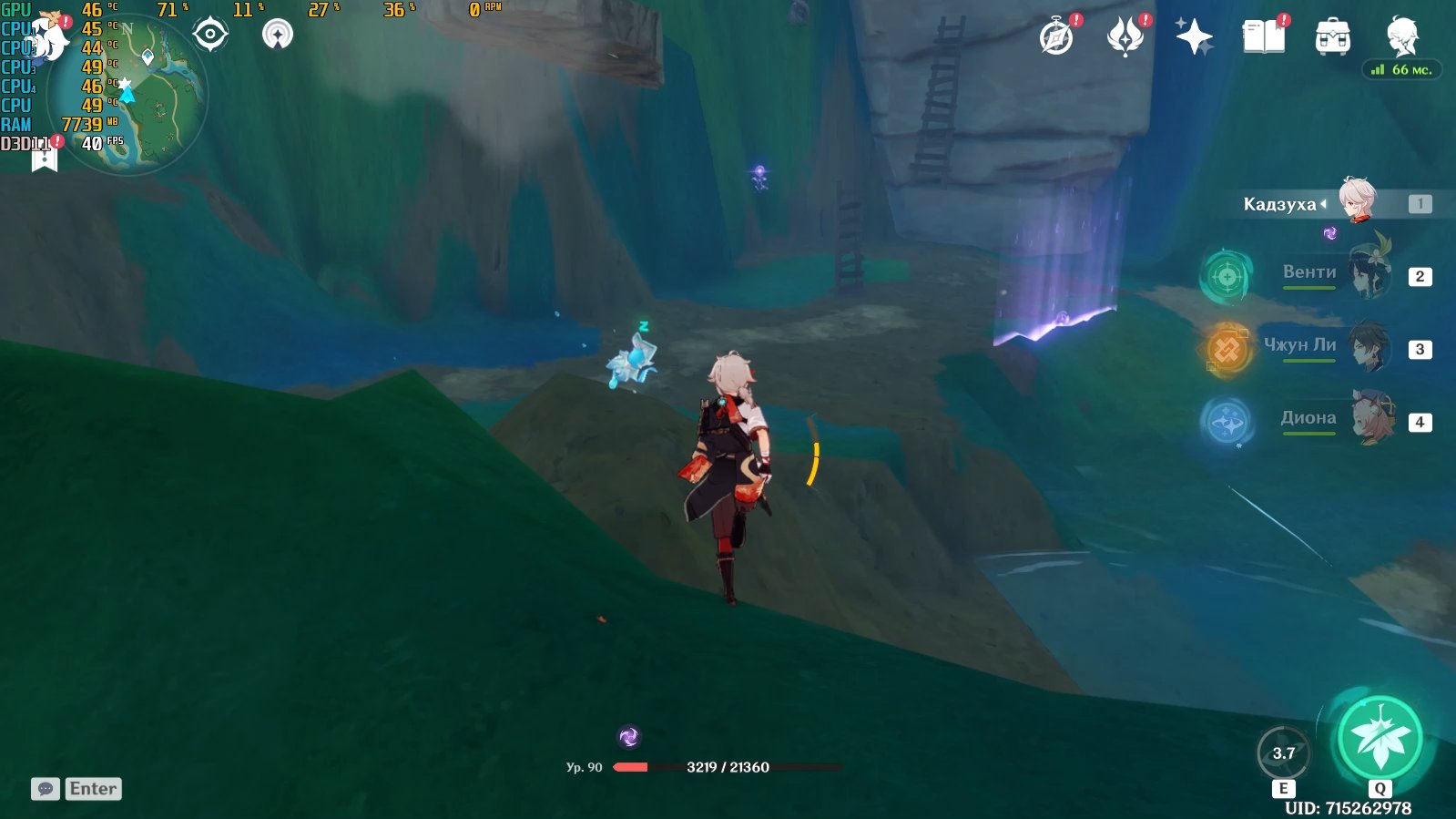Open the Adventurer Handbook book icon
1456x819 pixels.
pyautogui.click(x=1264, y=38)
